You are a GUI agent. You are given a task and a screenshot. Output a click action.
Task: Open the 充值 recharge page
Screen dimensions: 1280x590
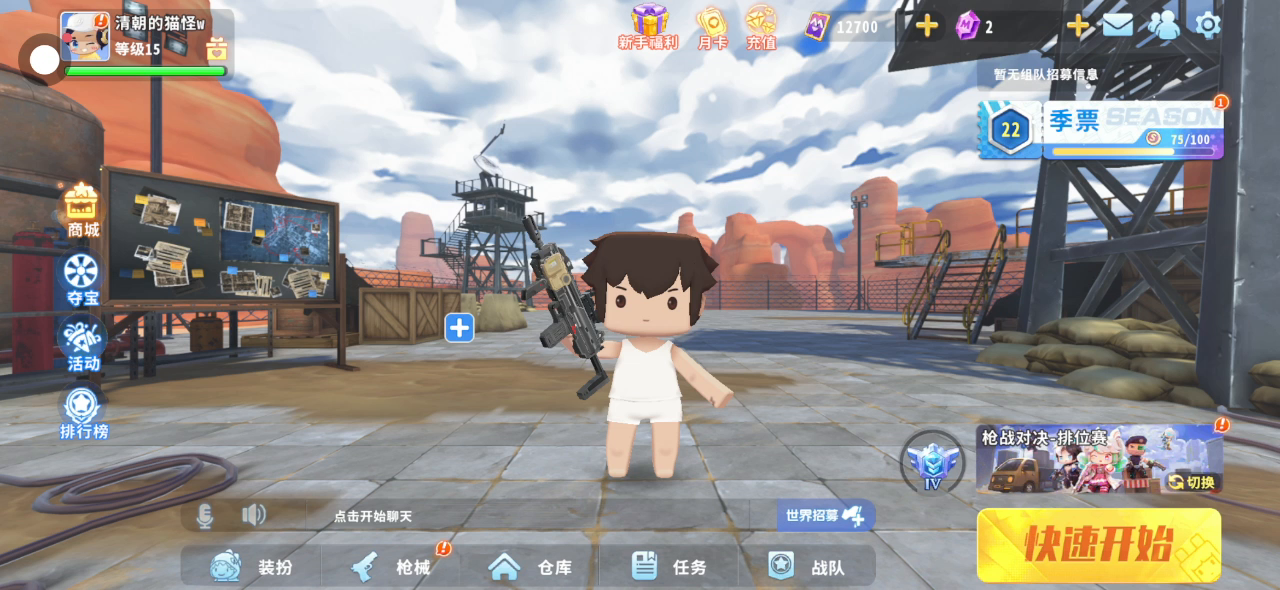(x=761, y=27)
